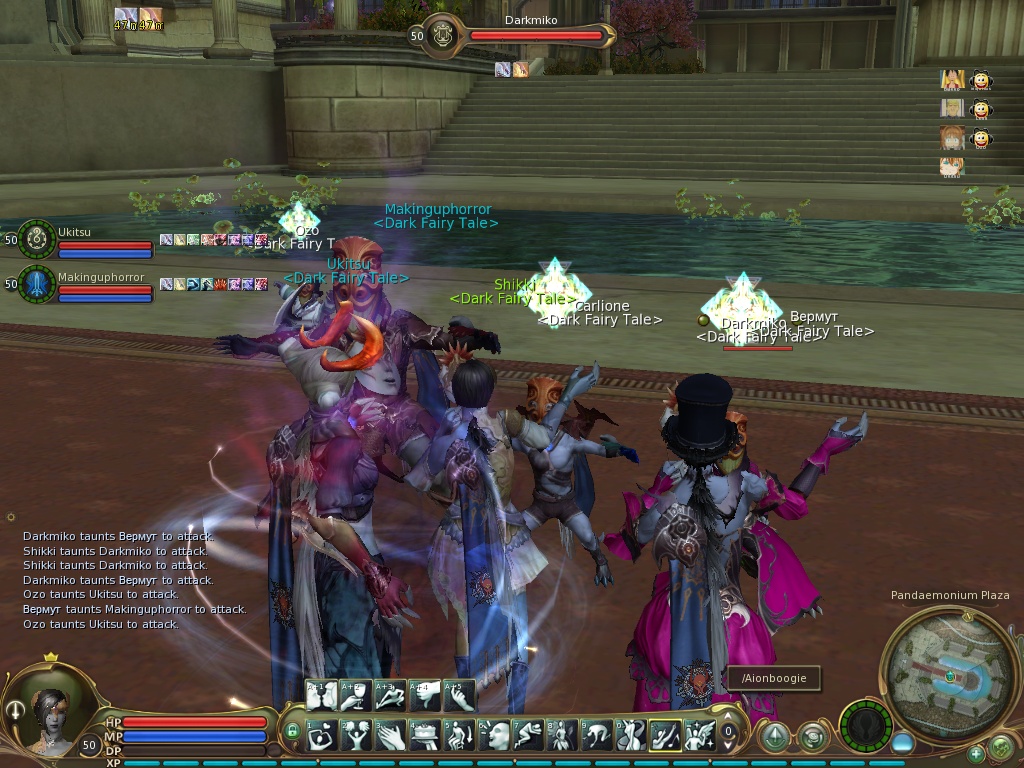This screenshot has width=1024, height=768.
Task: Activate the laughing face emote
Action: click(x=494, y=735)
